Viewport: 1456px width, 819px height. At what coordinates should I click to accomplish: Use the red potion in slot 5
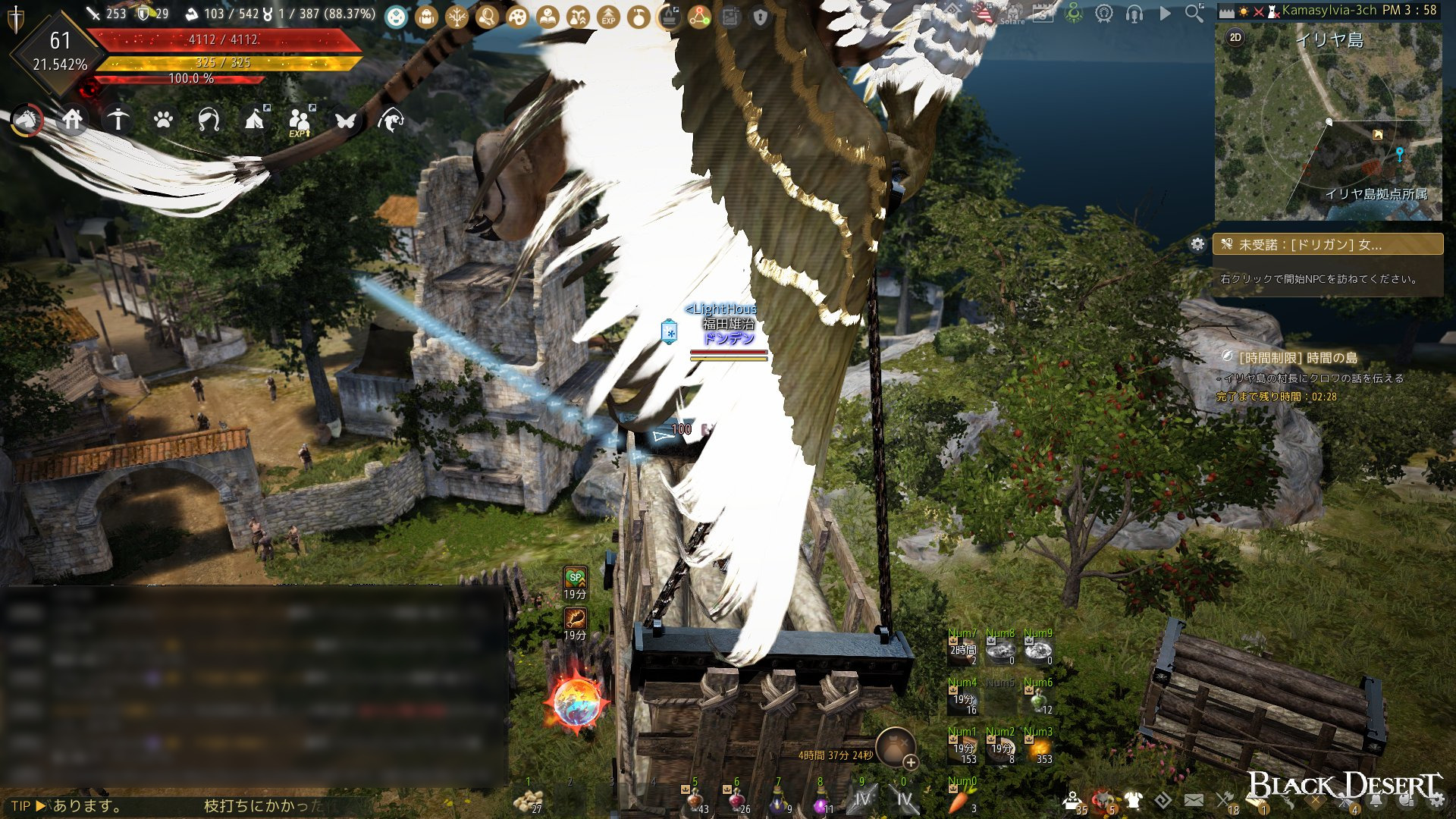(695, 800)
